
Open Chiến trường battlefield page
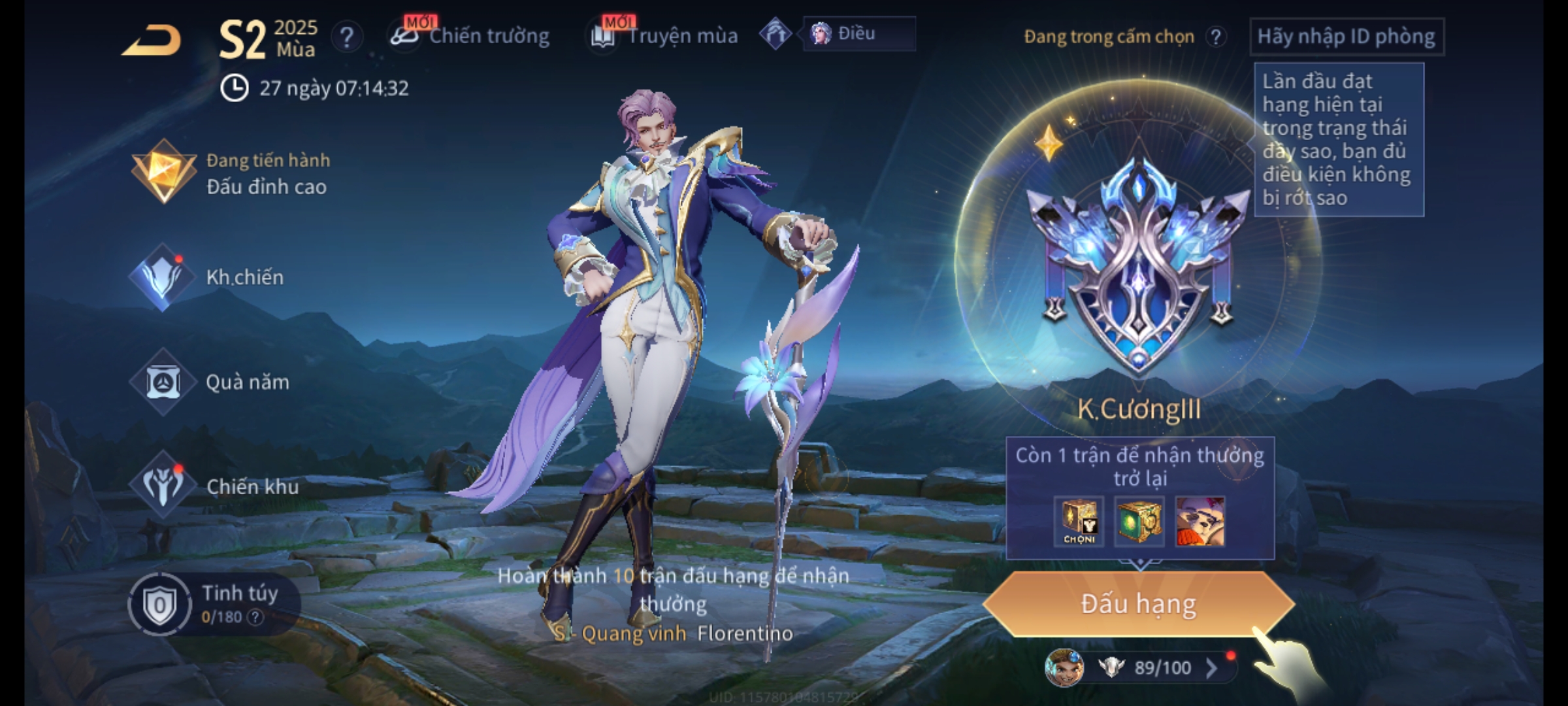[470, 36]
